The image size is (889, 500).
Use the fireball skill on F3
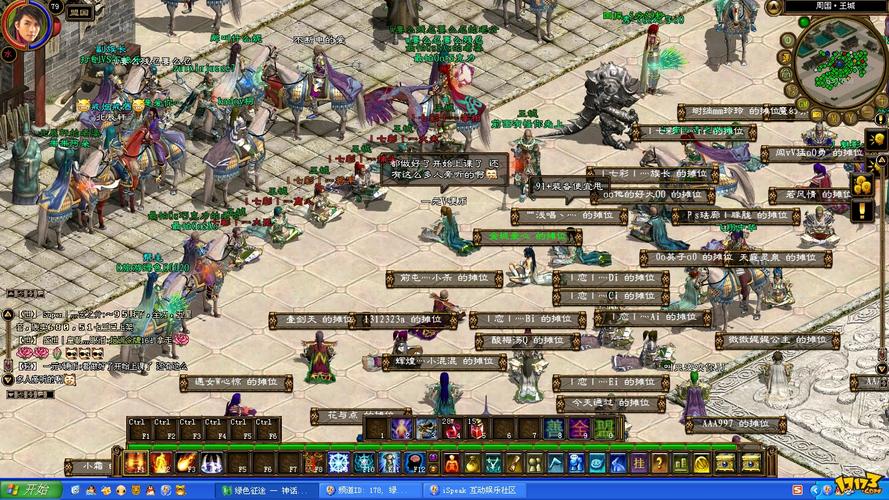186,463
